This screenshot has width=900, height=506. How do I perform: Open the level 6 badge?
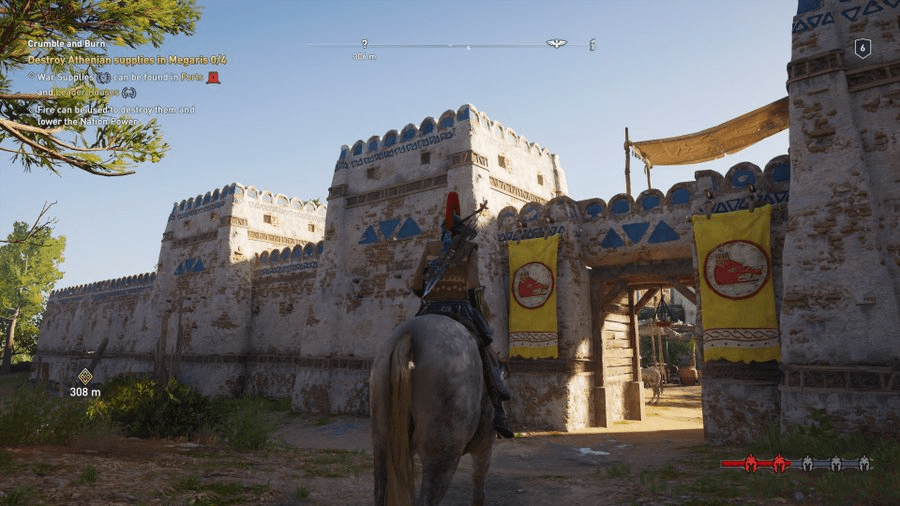coord(862,48)
